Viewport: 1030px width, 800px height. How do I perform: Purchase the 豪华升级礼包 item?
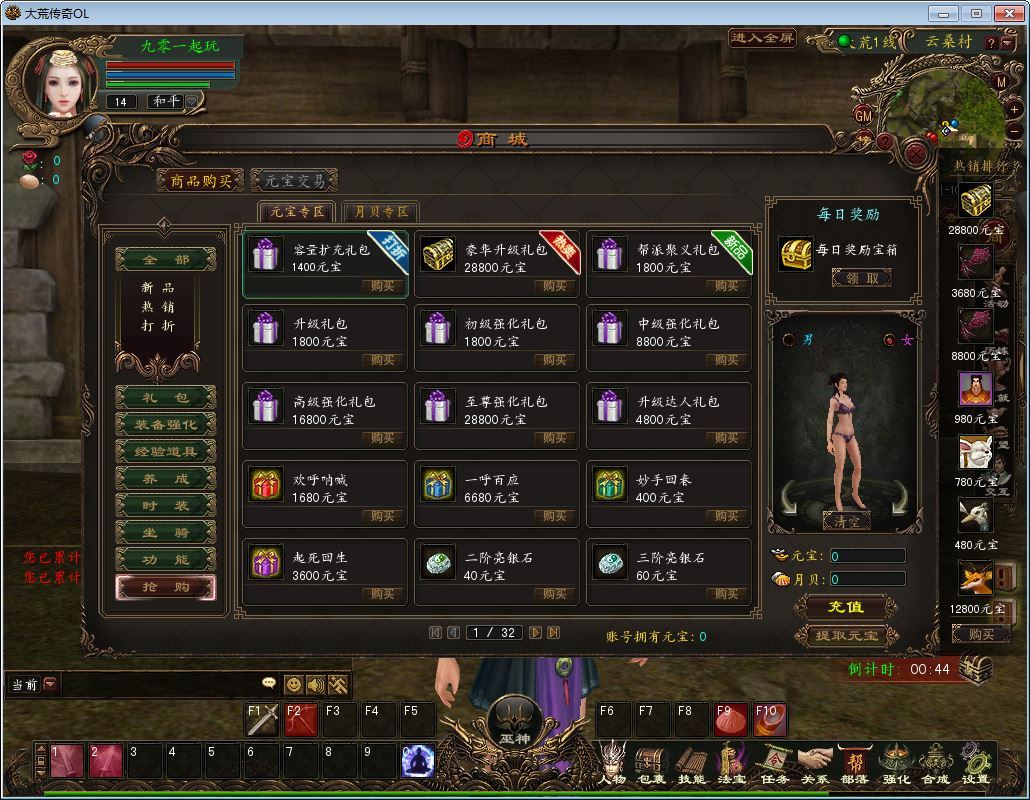[554, 286]
